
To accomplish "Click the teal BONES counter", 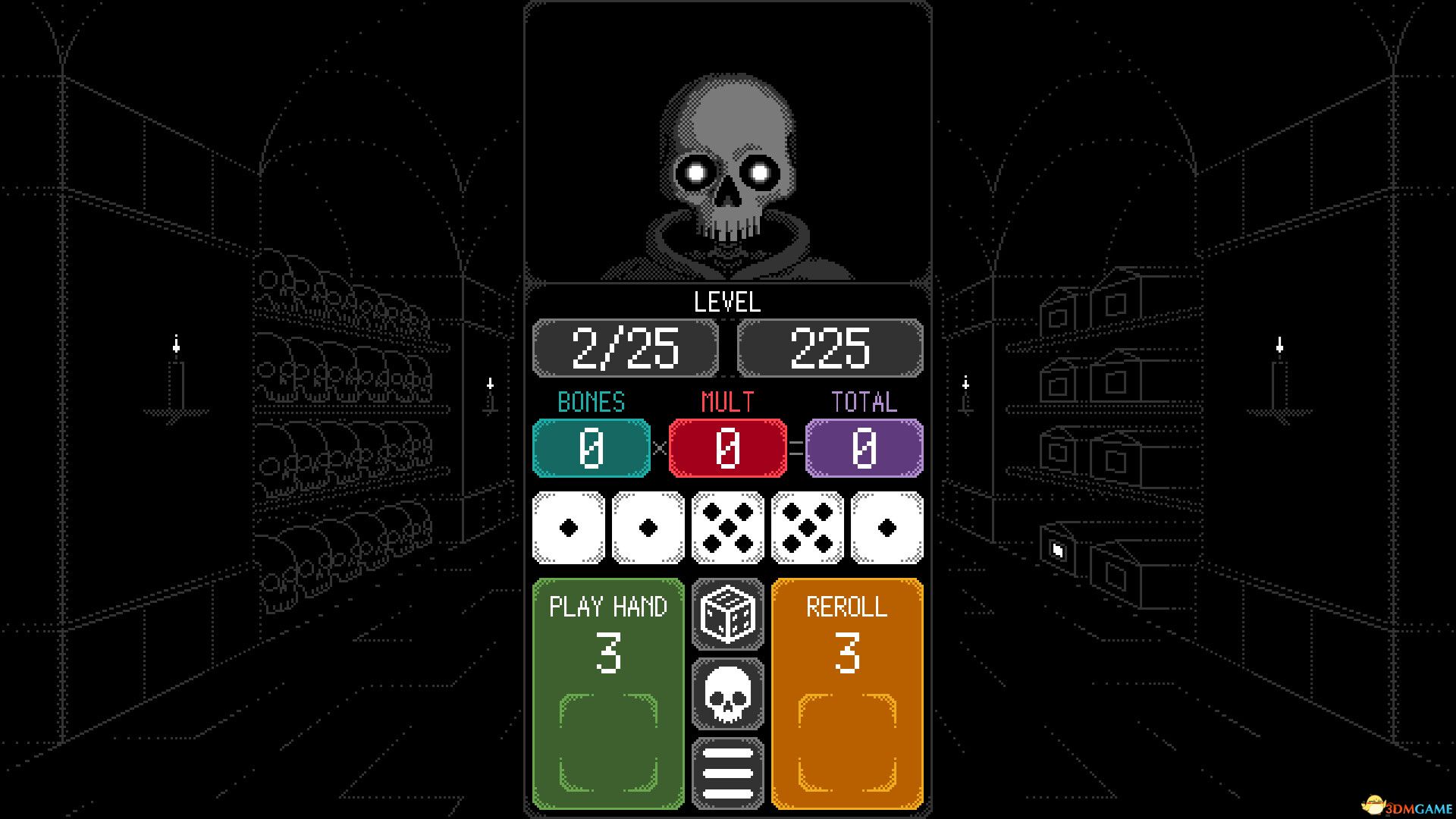I will [x=591, y=447].
